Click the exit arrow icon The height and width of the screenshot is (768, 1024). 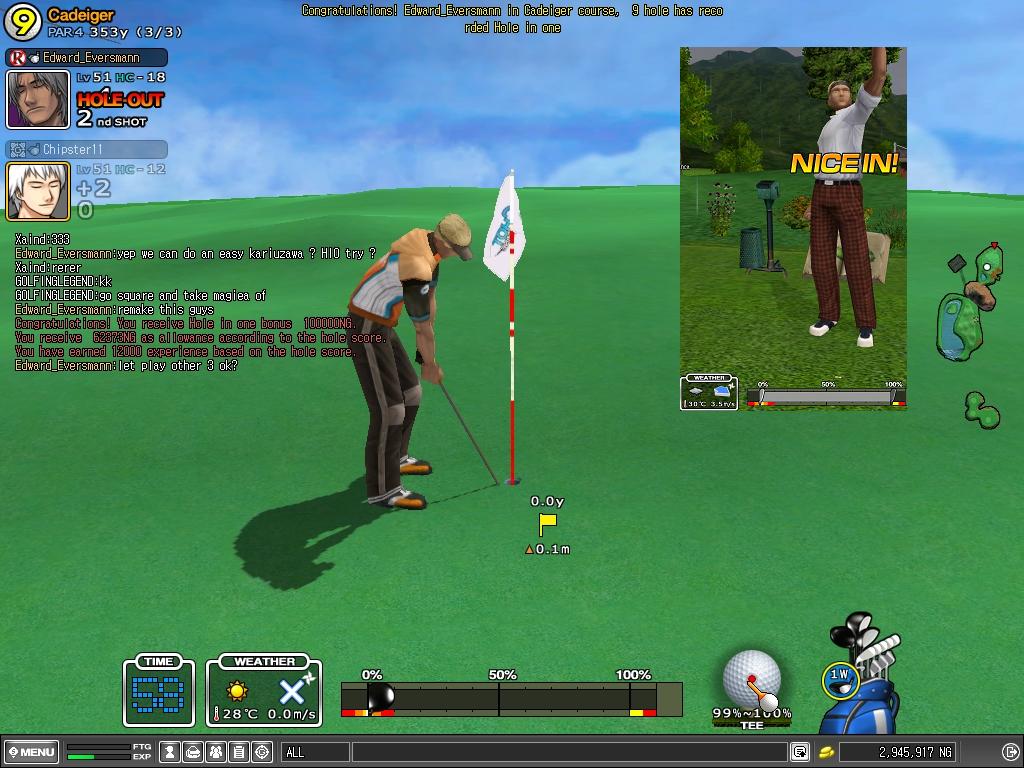(x=1011, y=752)
